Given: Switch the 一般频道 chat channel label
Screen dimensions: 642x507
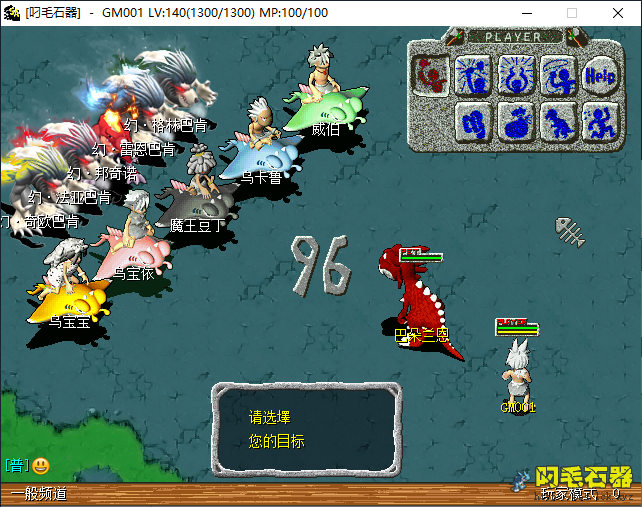Looking at the screenshot, I should click(x=38, y=493).
